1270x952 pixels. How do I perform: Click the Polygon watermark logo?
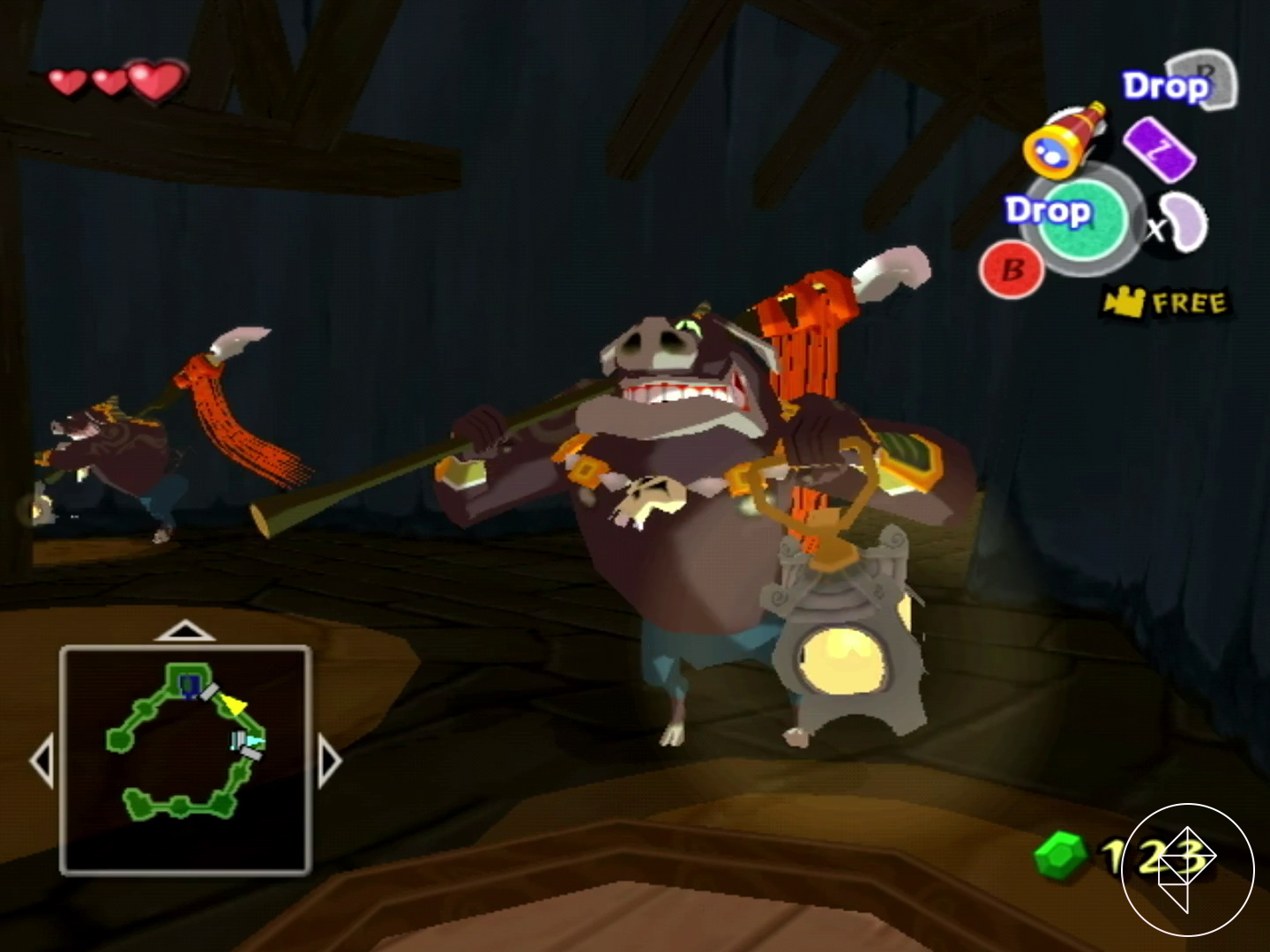point(1187,869)
